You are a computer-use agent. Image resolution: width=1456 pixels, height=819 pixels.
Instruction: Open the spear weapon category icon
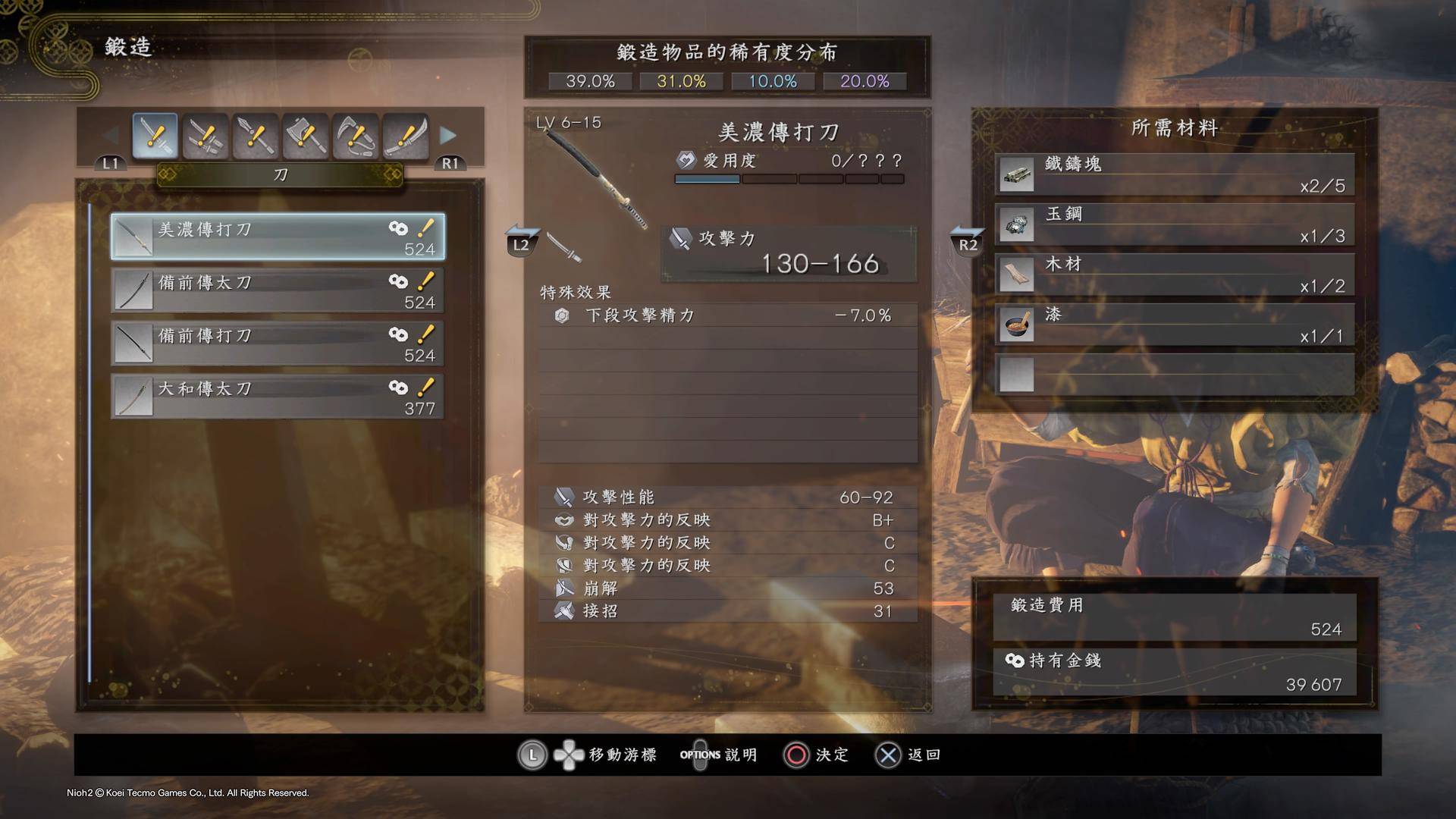click(x=255, y=135)
